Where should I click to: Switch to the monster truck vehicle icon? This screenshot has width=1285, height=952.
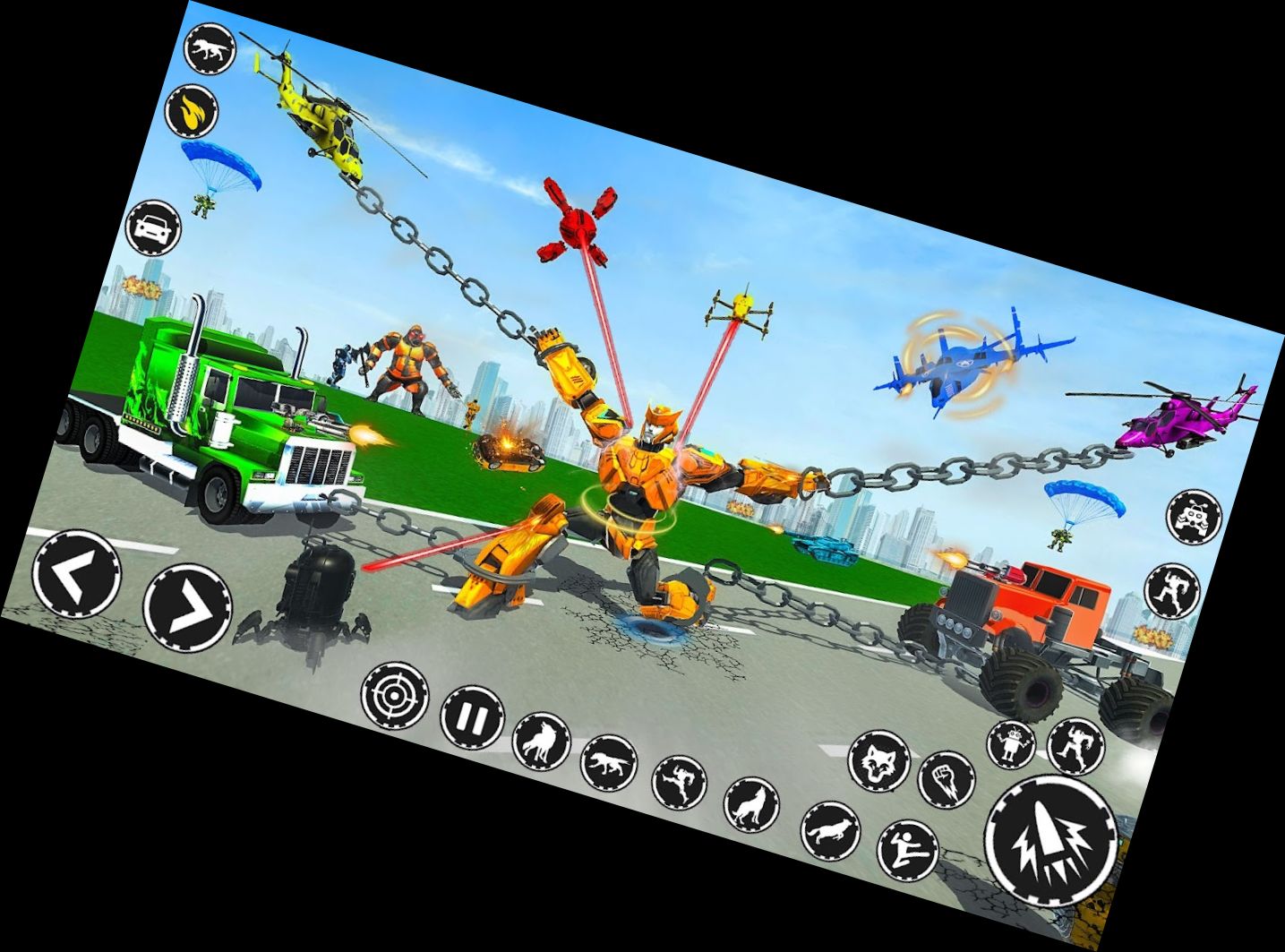(1195, 517)
